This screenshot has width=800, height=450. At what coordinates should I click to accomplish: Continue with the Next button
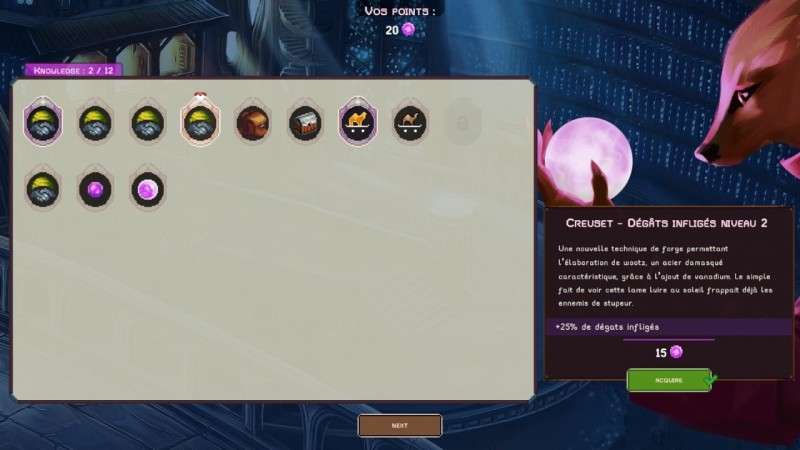click(x=400, y=425)
